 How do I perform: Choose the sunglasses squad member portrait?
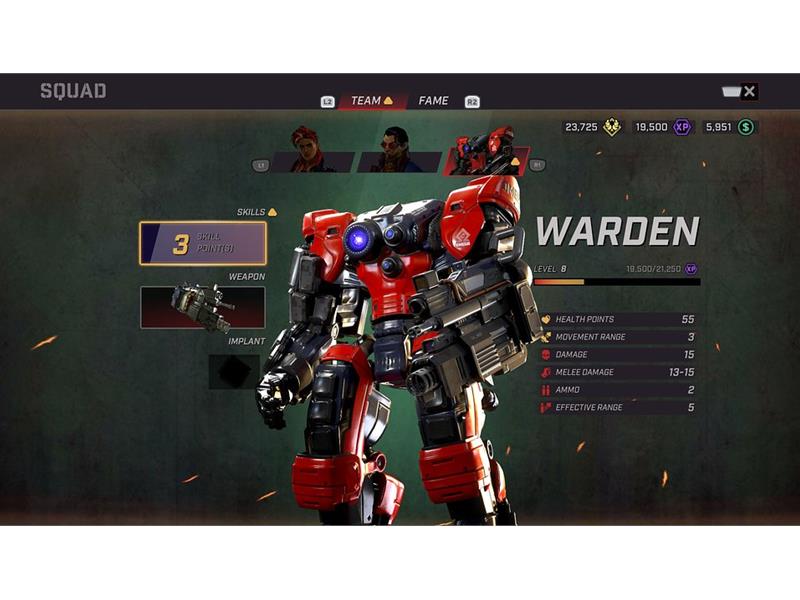(397, 152)
